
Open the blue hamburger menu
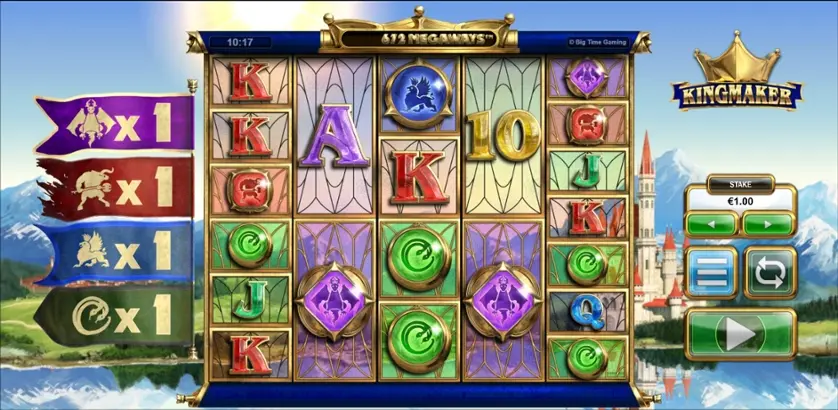pyautogui.click(x=712, y=271)
